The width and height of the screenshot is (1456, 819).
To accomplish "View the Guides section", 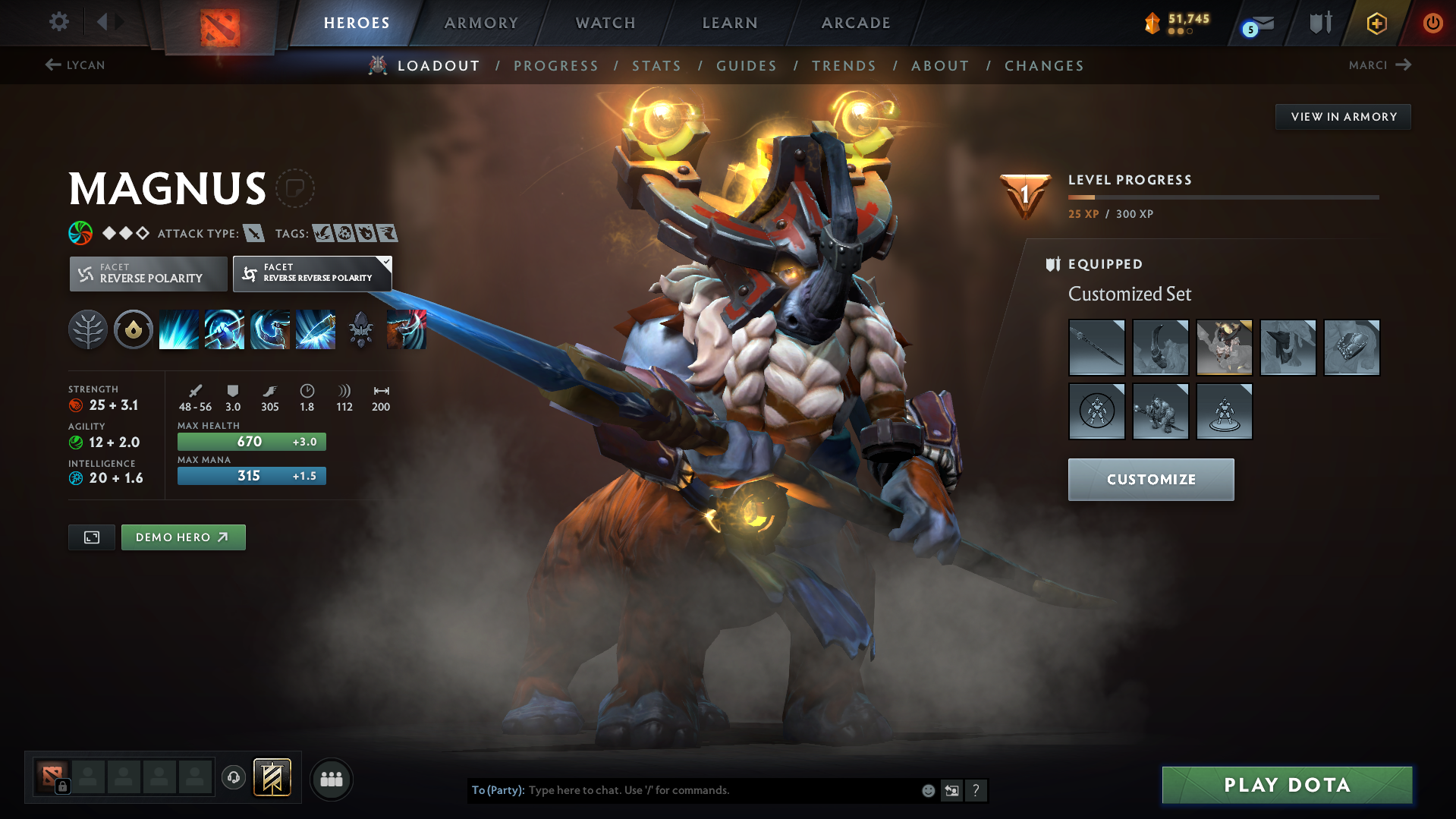I will [747, 66].
